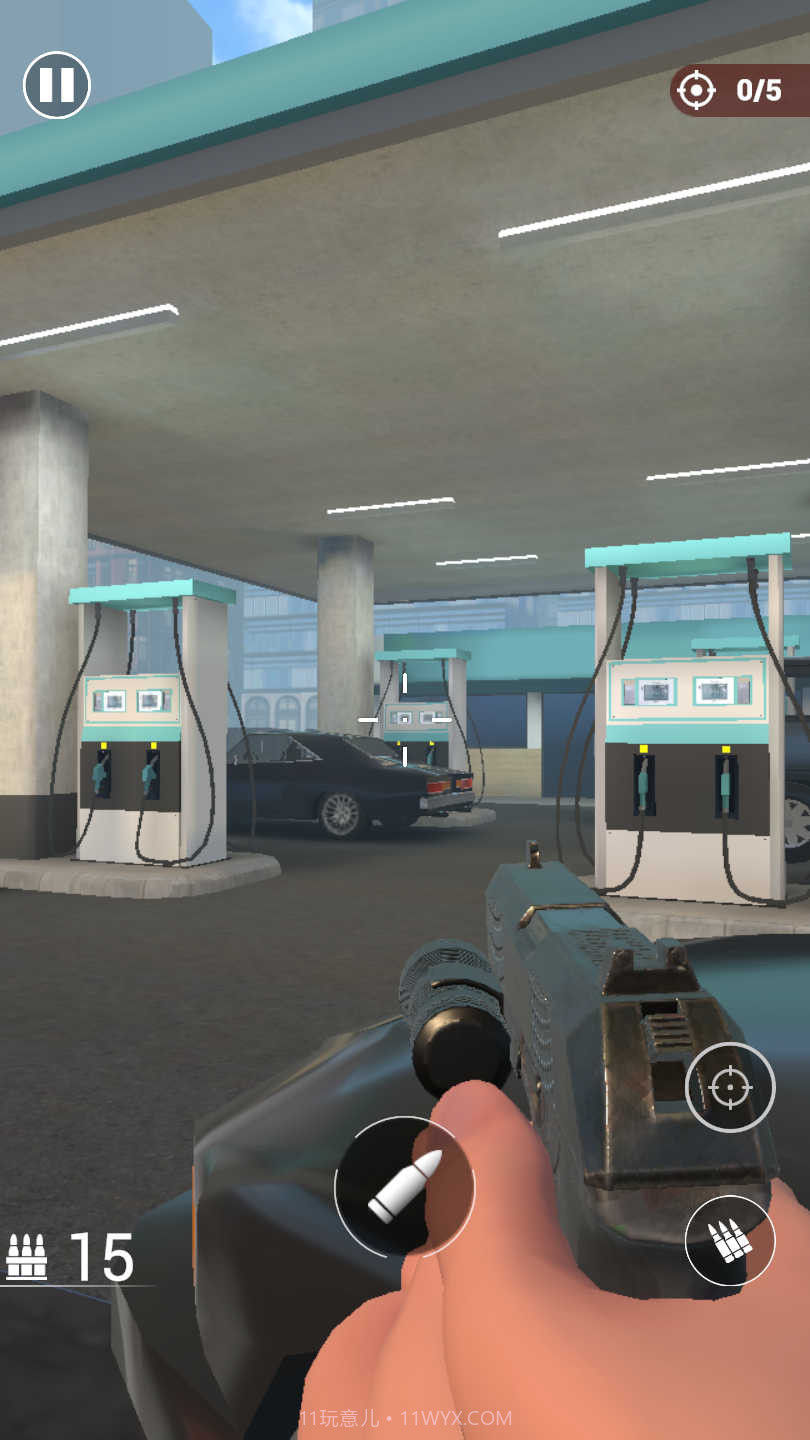
Task: Toggle aim mode with the crosshair button
Action: [730, 1087]
